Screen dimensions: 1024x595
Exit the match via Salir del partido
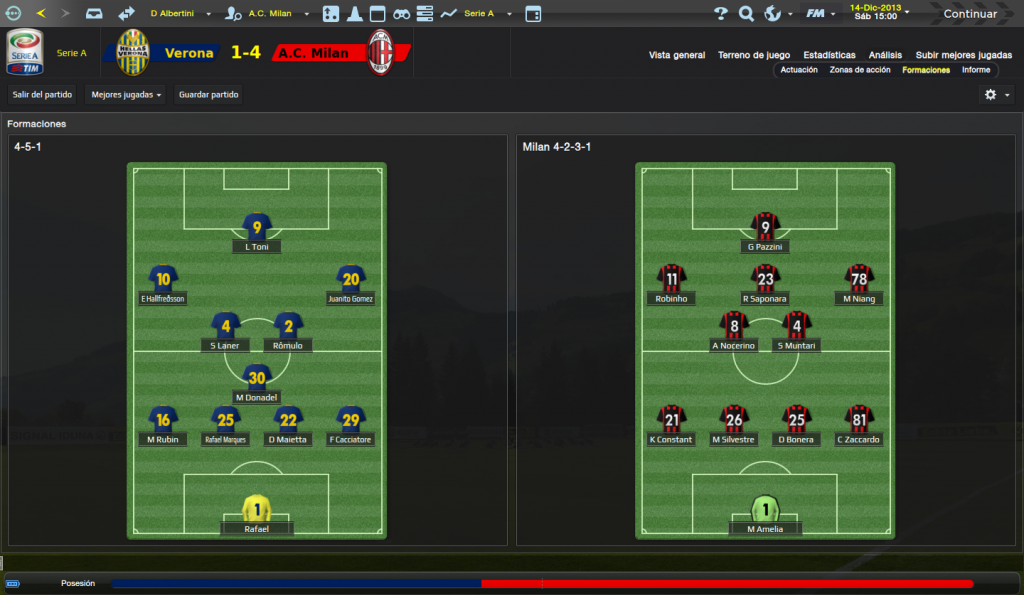tap(41, 95)
